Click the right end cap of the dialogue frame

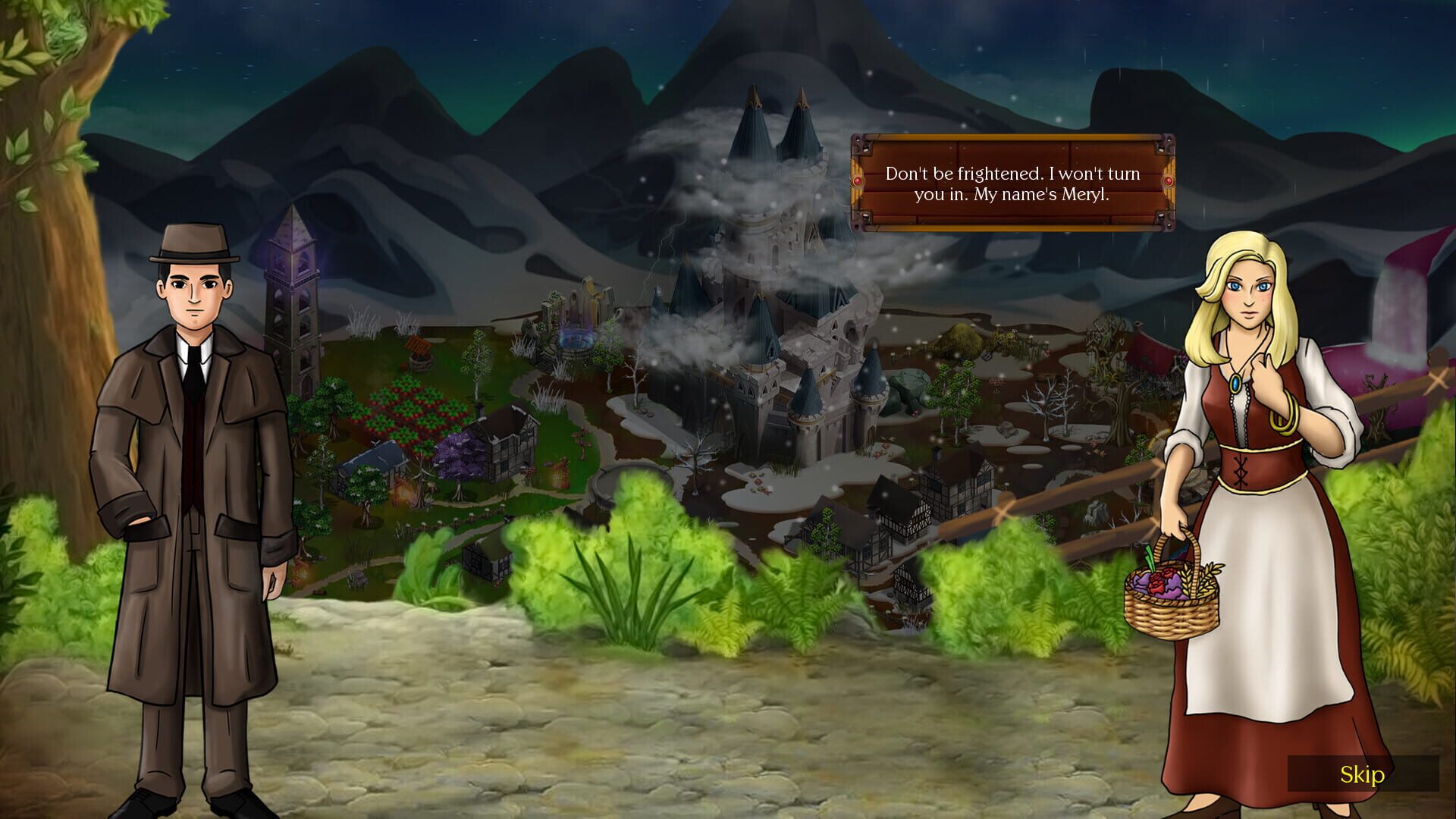click(1168, 182)
